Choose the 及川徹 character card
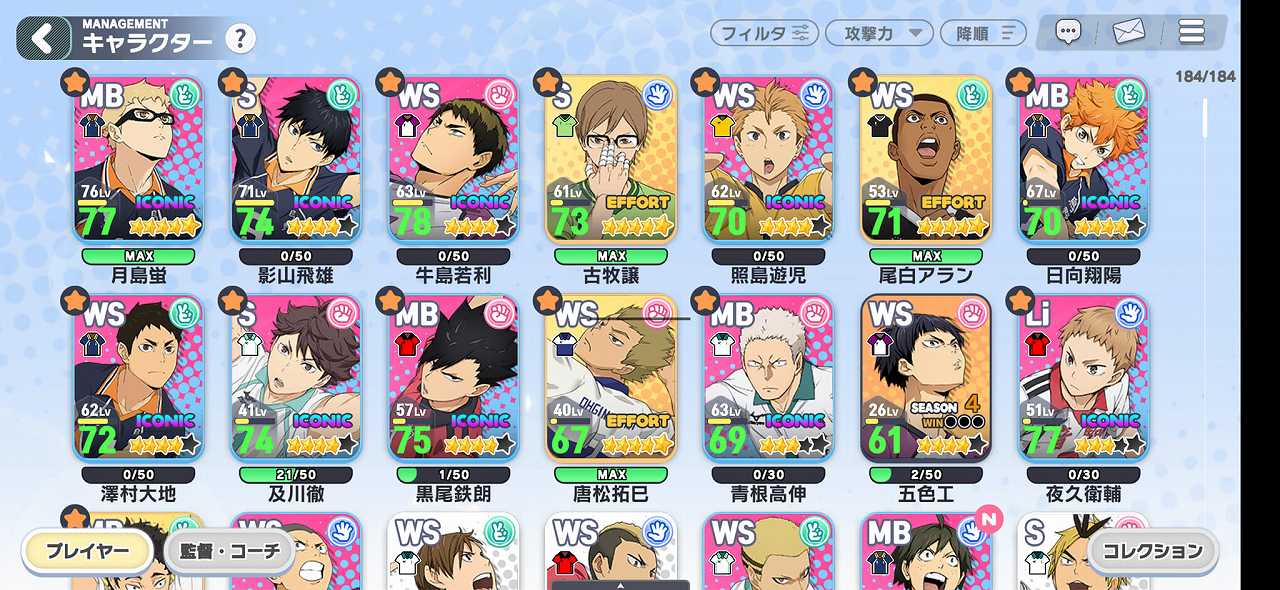 click(296, 378)
